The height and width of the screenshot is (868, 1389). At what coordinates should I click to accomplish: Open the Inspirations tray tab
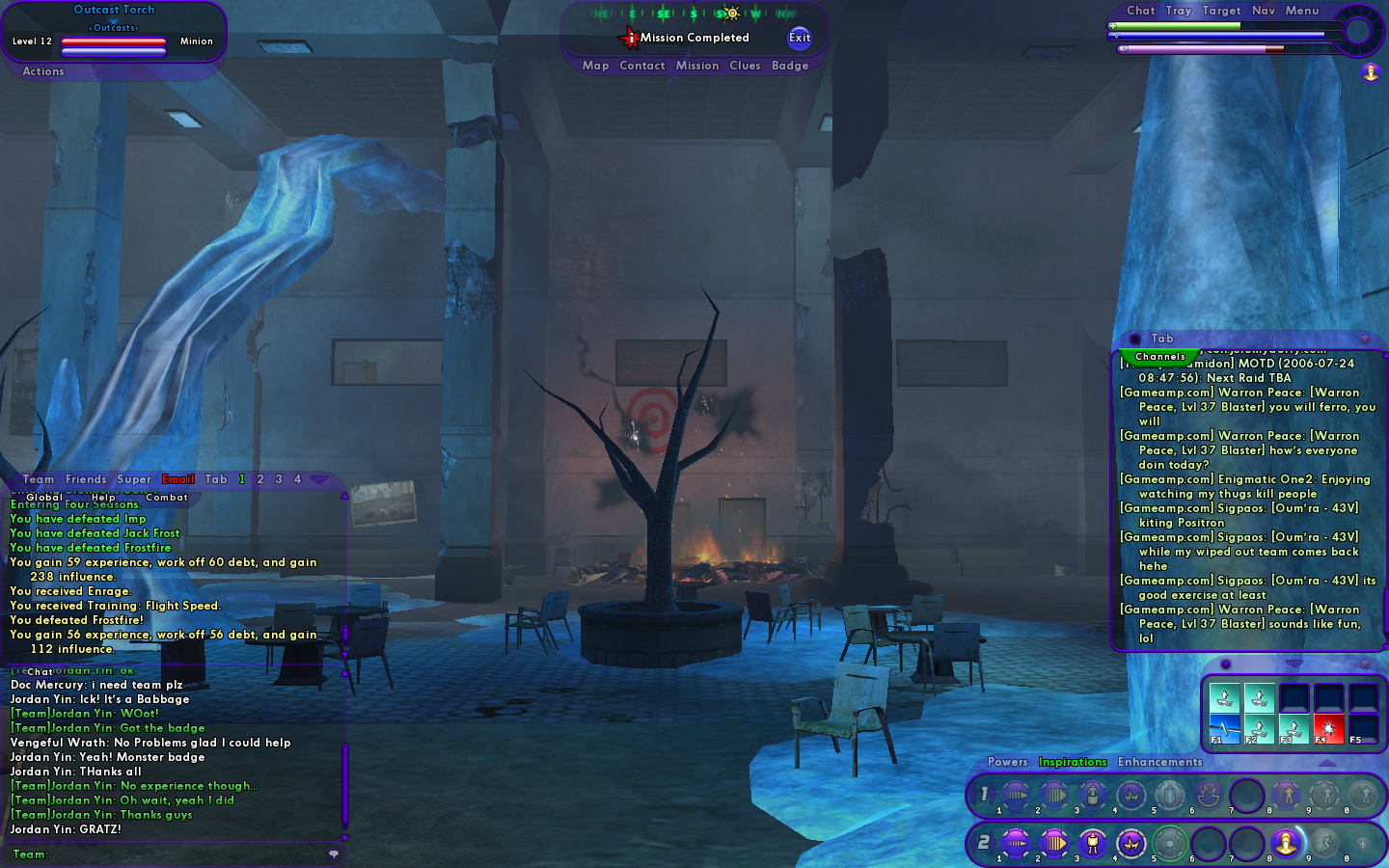pos(1073,762)
